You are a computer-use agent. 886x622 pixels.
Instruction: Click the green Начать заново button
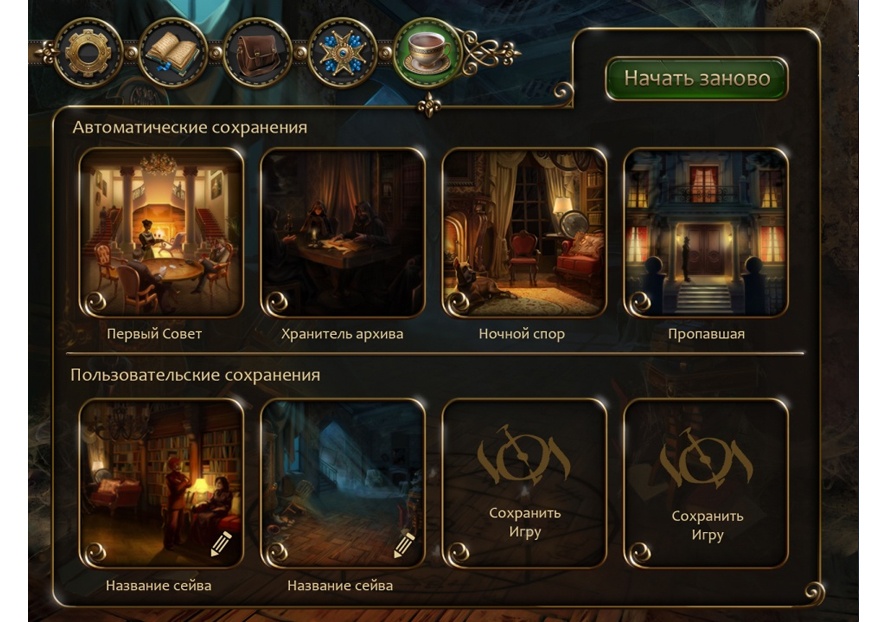[696, 78]
